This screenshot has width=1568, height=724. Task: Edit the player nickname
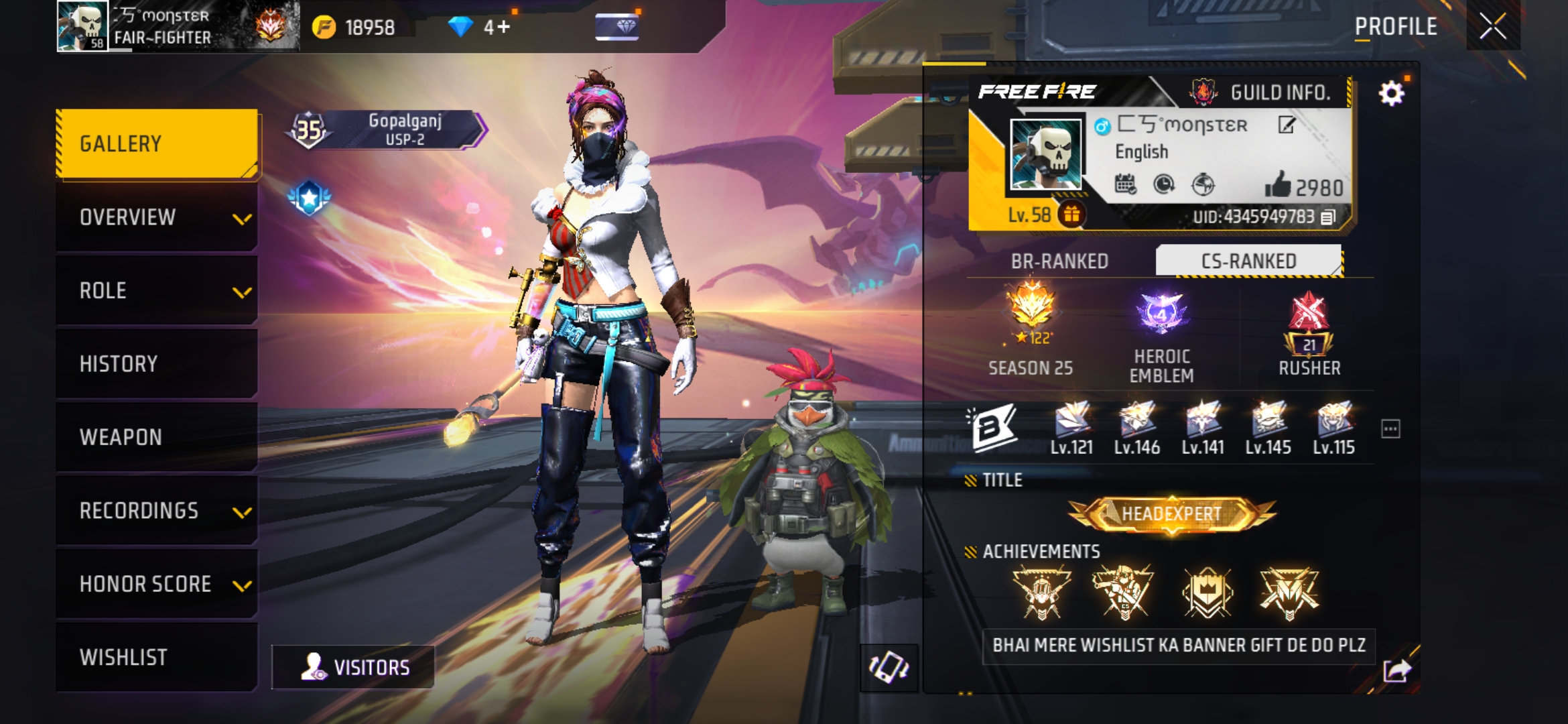[x=1286, y=125]
